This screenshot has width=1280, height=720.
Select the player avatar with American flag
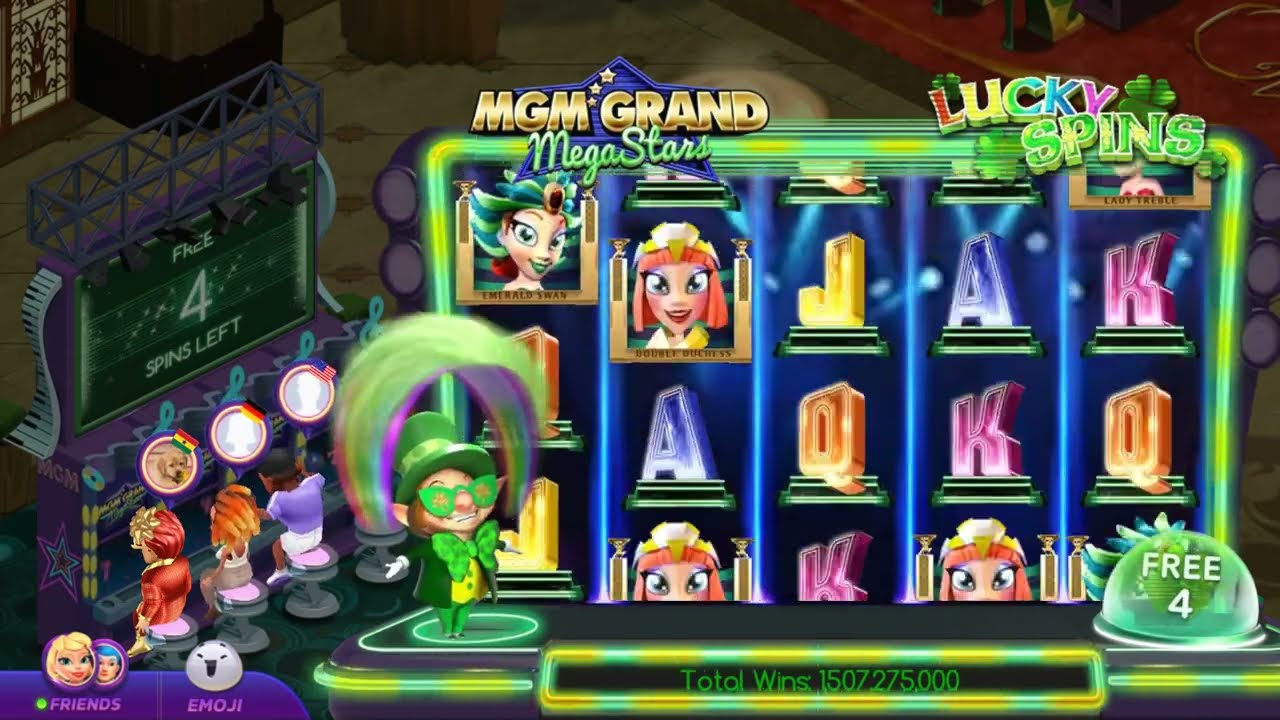pos(306,393)
